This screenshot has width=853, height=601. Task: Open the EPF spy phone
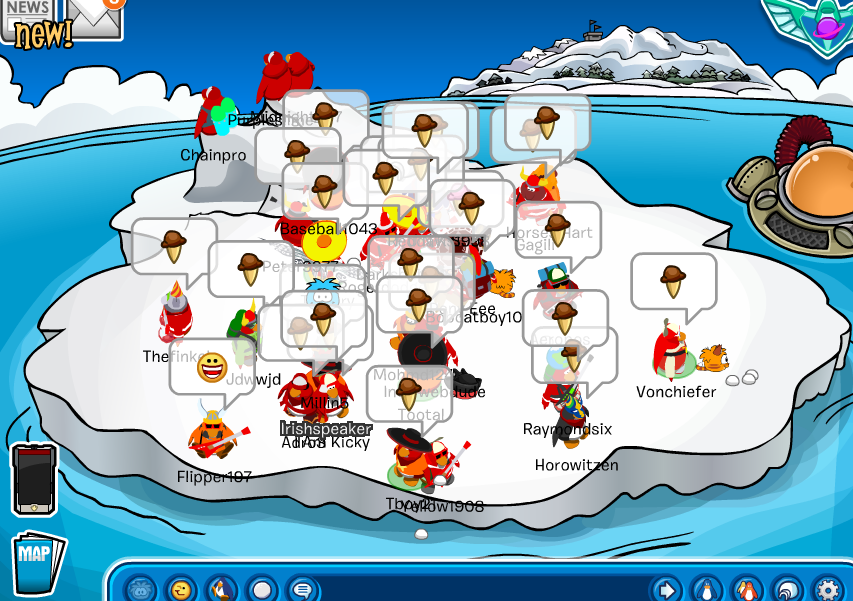pyautogui.click(x=33, y=480)
